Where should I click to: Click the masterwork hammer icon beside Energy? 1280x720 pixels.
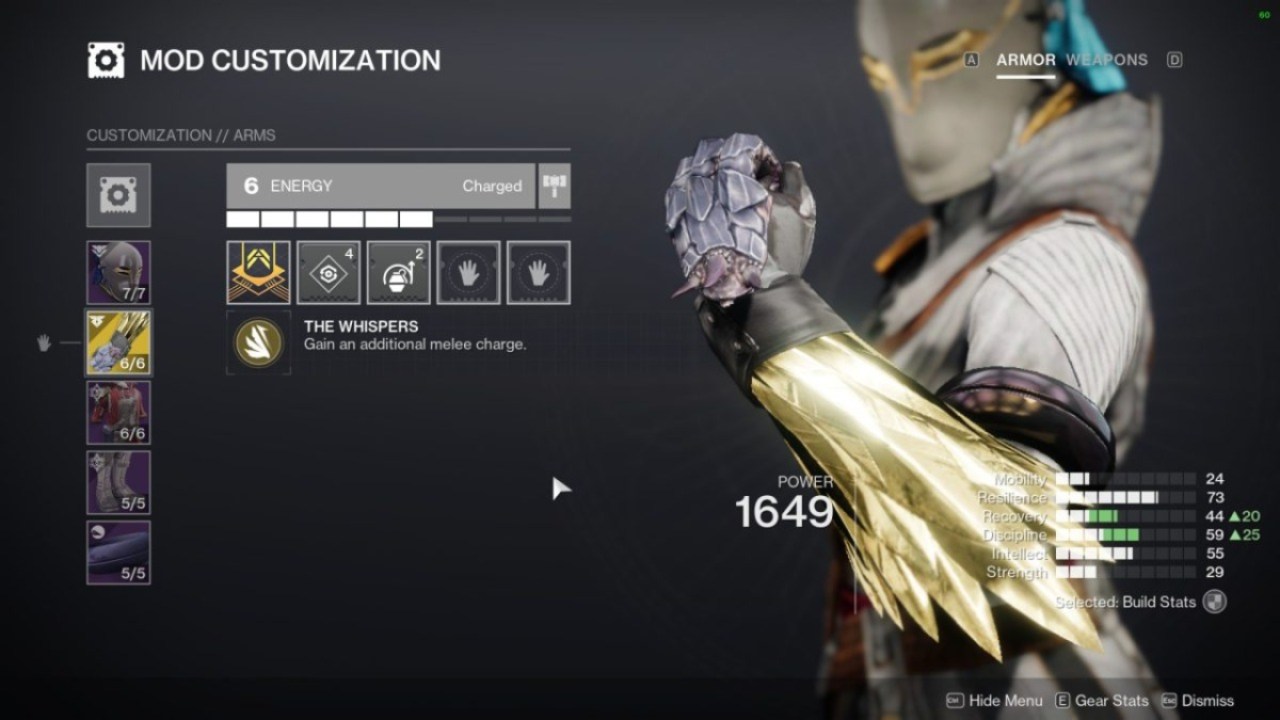click(555, 185)
